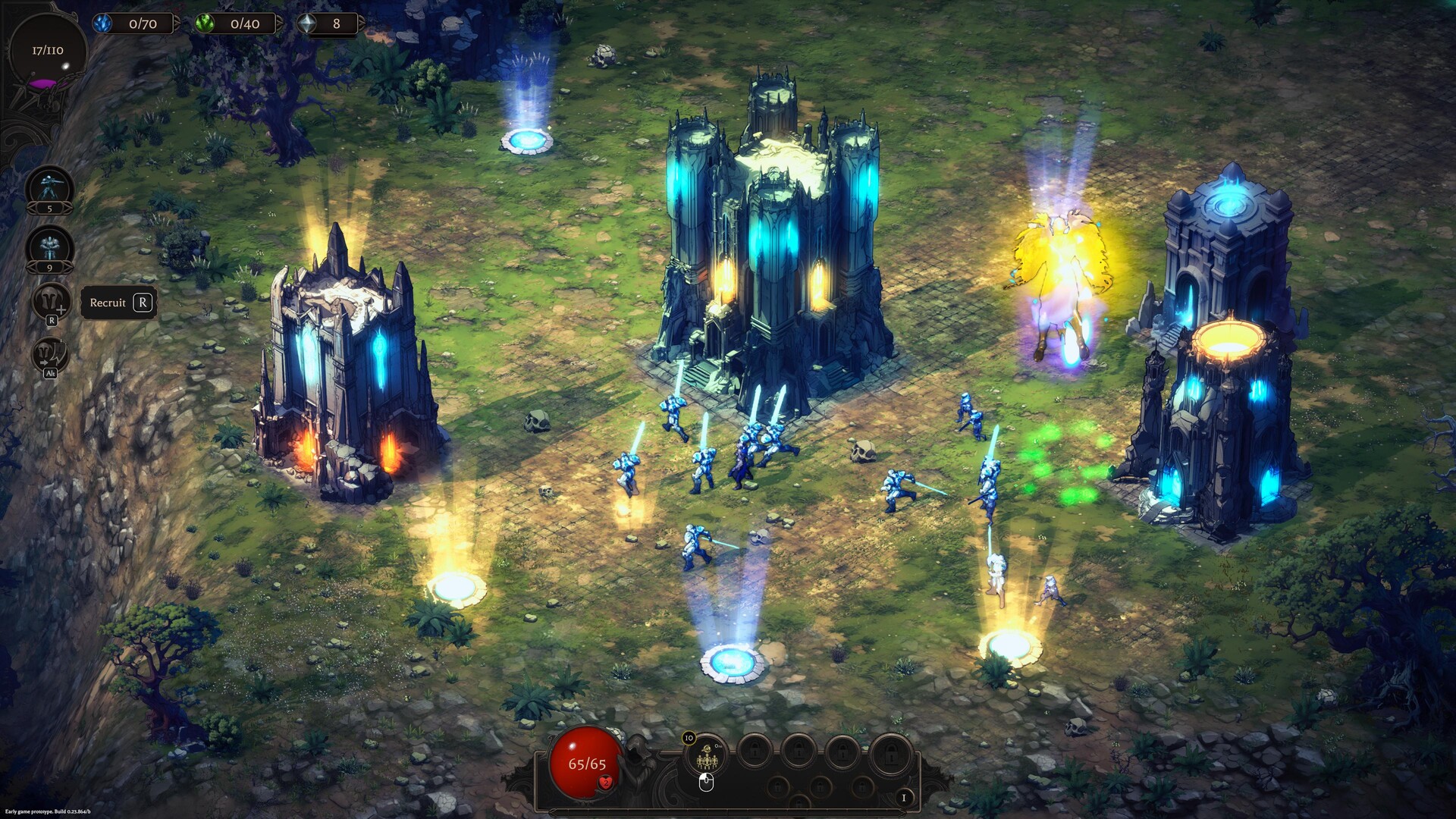Click the green gem resource icon
The image size is (1456, 819).
tap(206, 24)
